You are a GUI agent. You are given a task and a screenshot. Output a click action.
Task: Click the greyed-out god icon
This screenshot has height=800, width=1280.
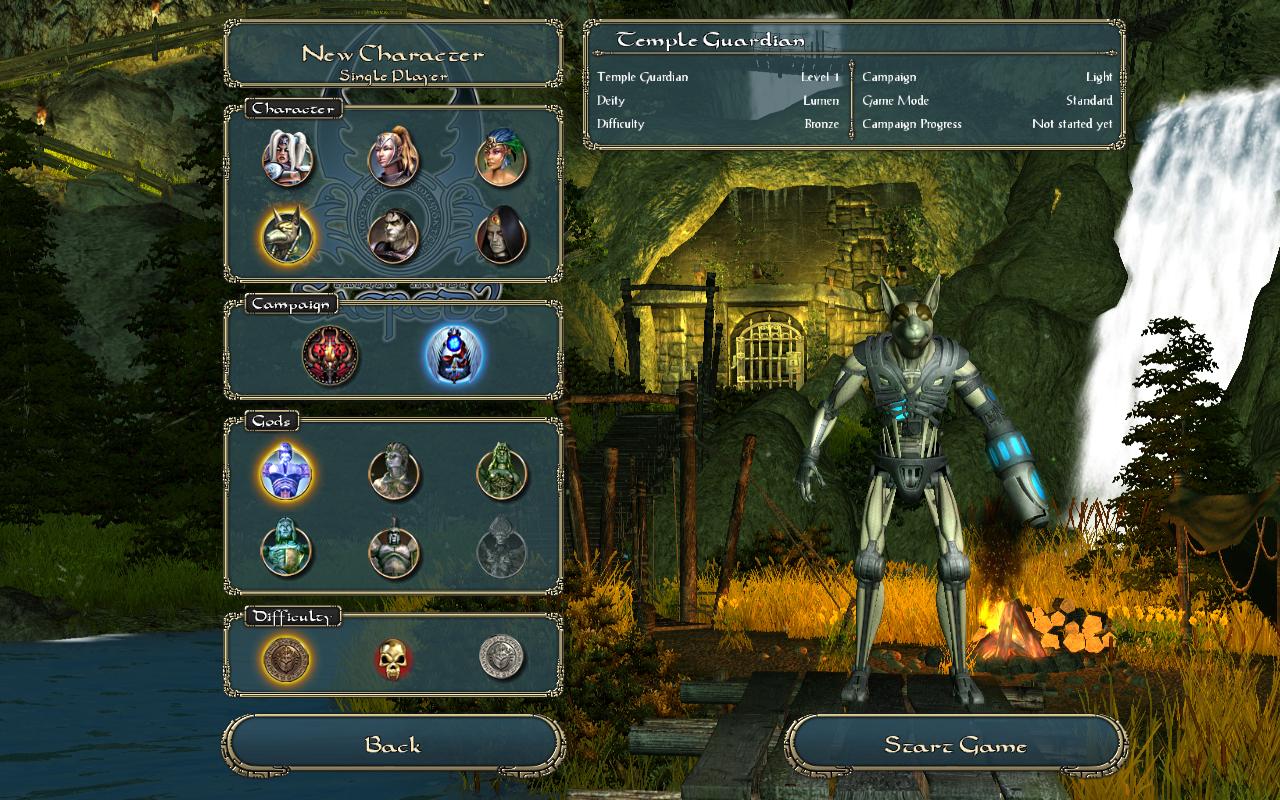click(x=501, y=549)
